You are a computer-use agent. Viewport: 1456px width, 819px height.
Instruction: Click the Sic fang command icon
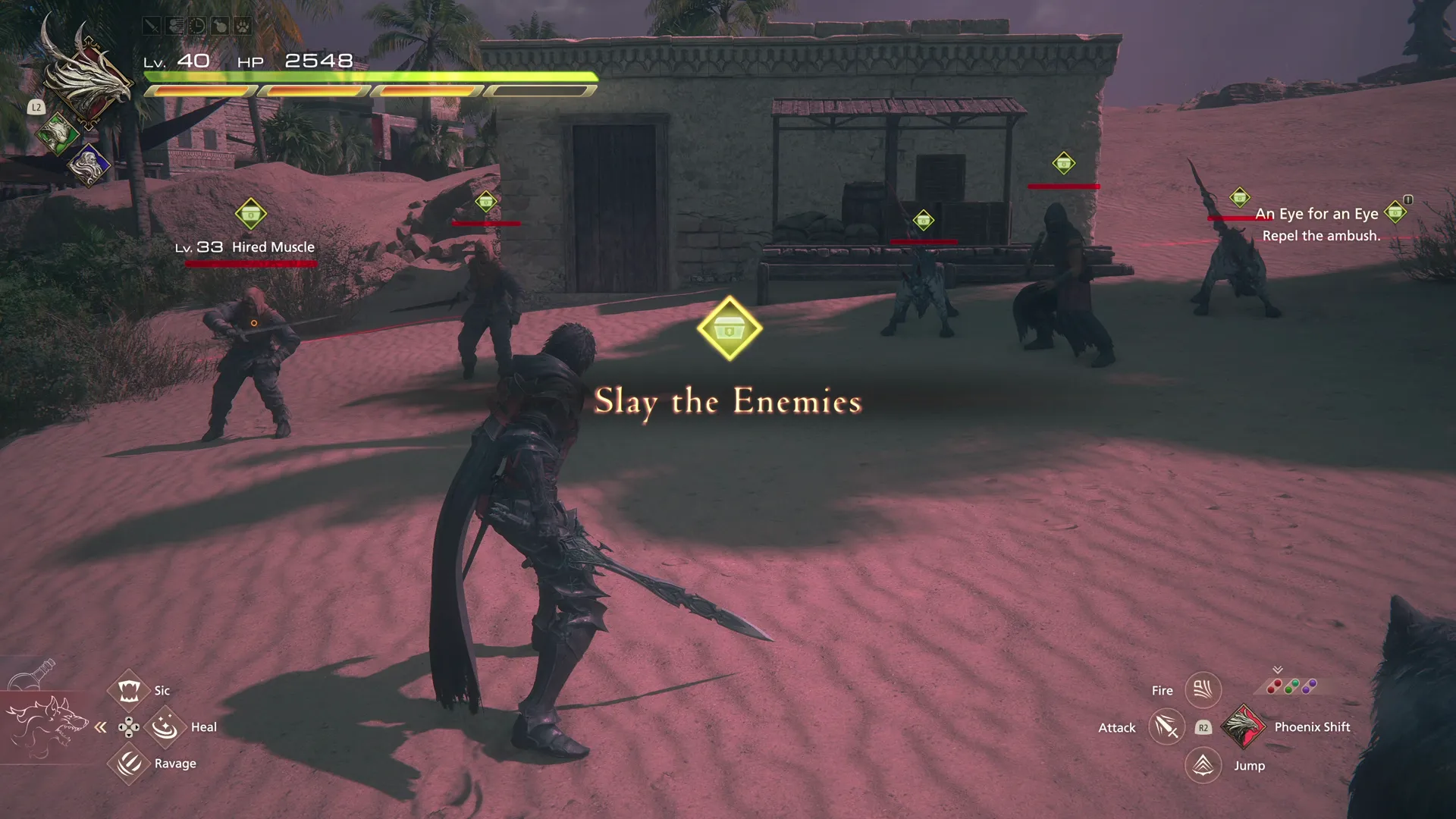click(129, 689)
